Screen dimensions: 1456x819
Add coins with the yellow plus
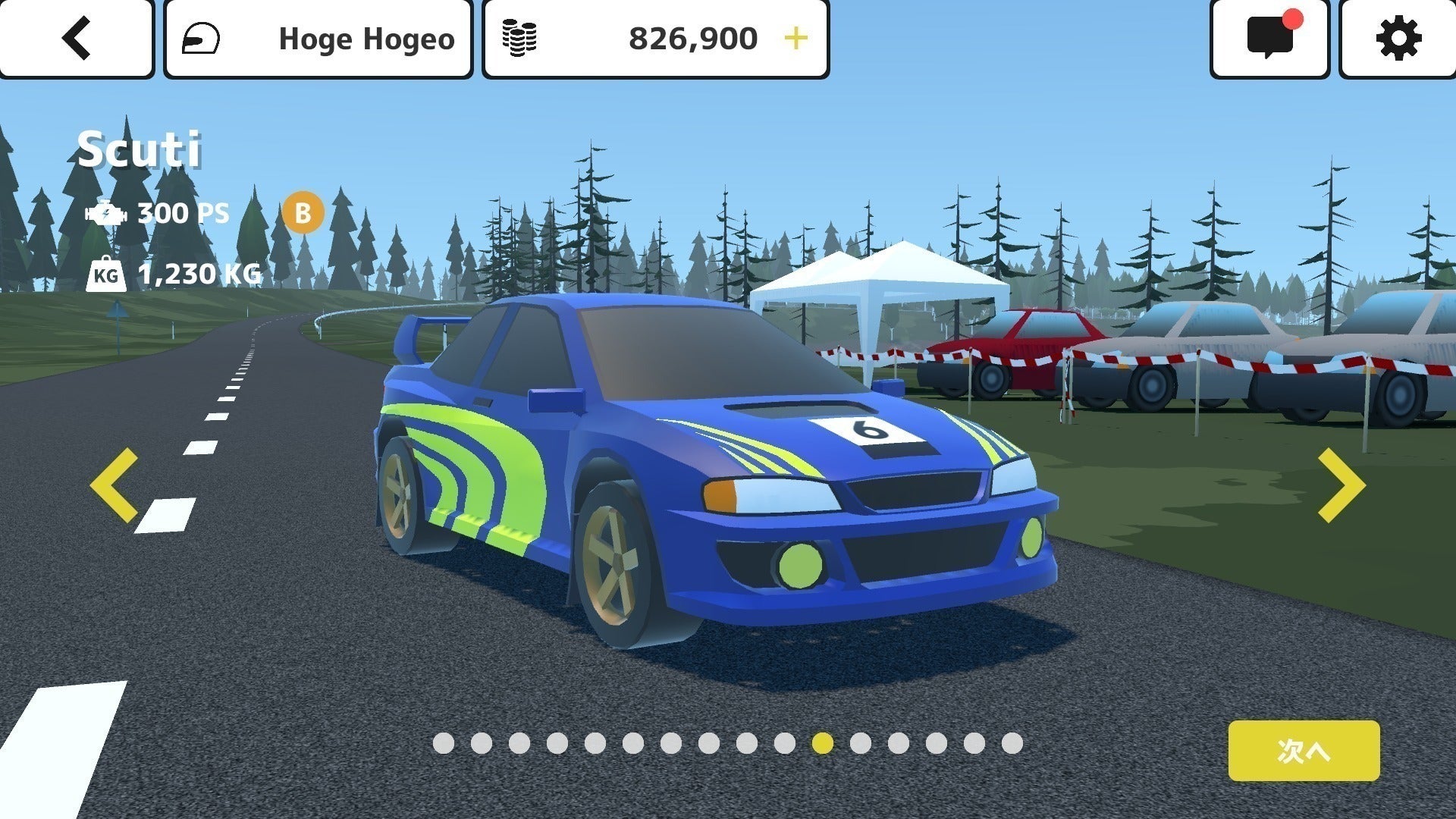[795, 38]
